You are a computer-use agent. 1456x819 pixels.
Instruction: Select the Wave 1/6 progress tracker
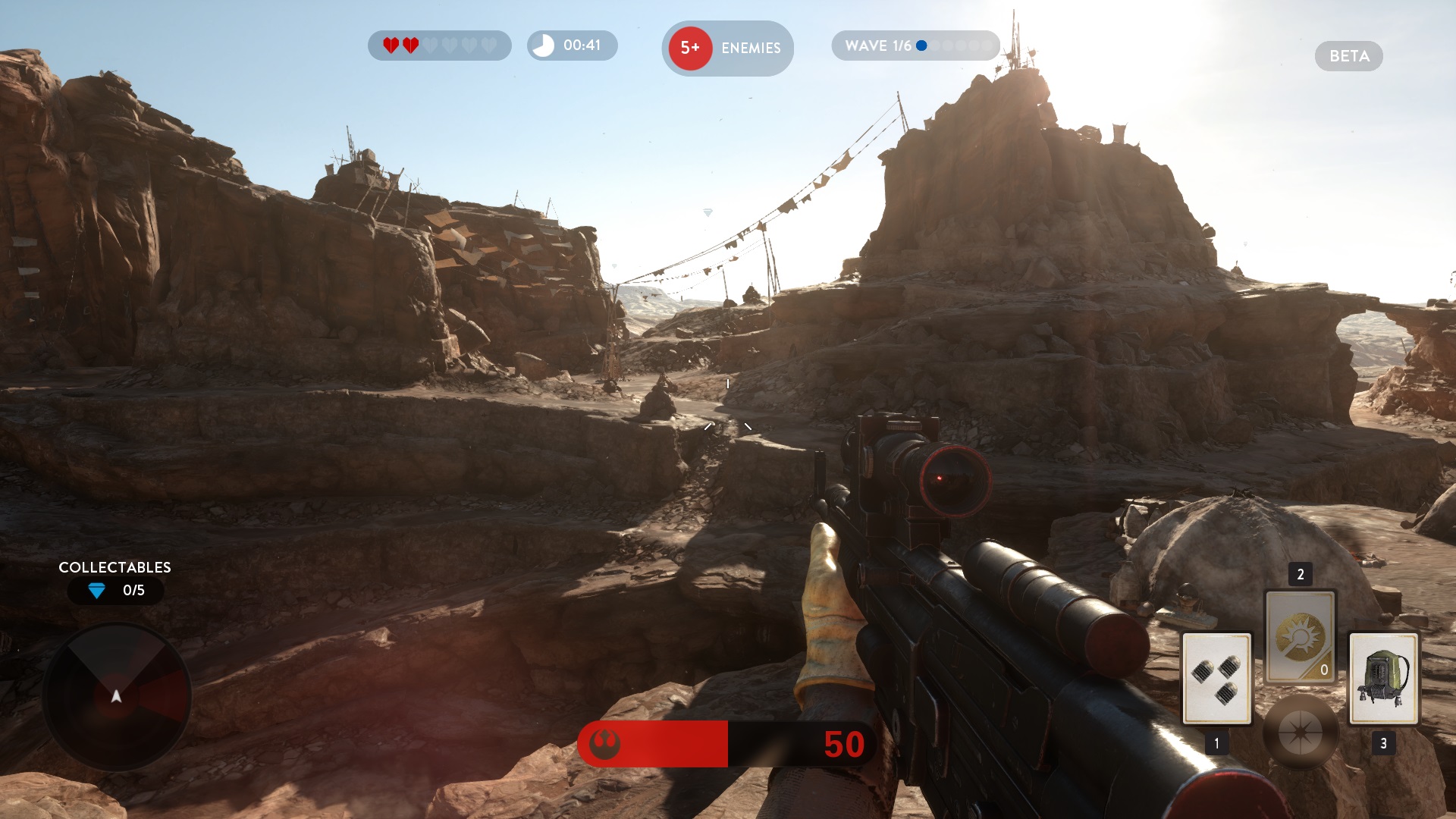pyautogui.click(x=915, y=45)
